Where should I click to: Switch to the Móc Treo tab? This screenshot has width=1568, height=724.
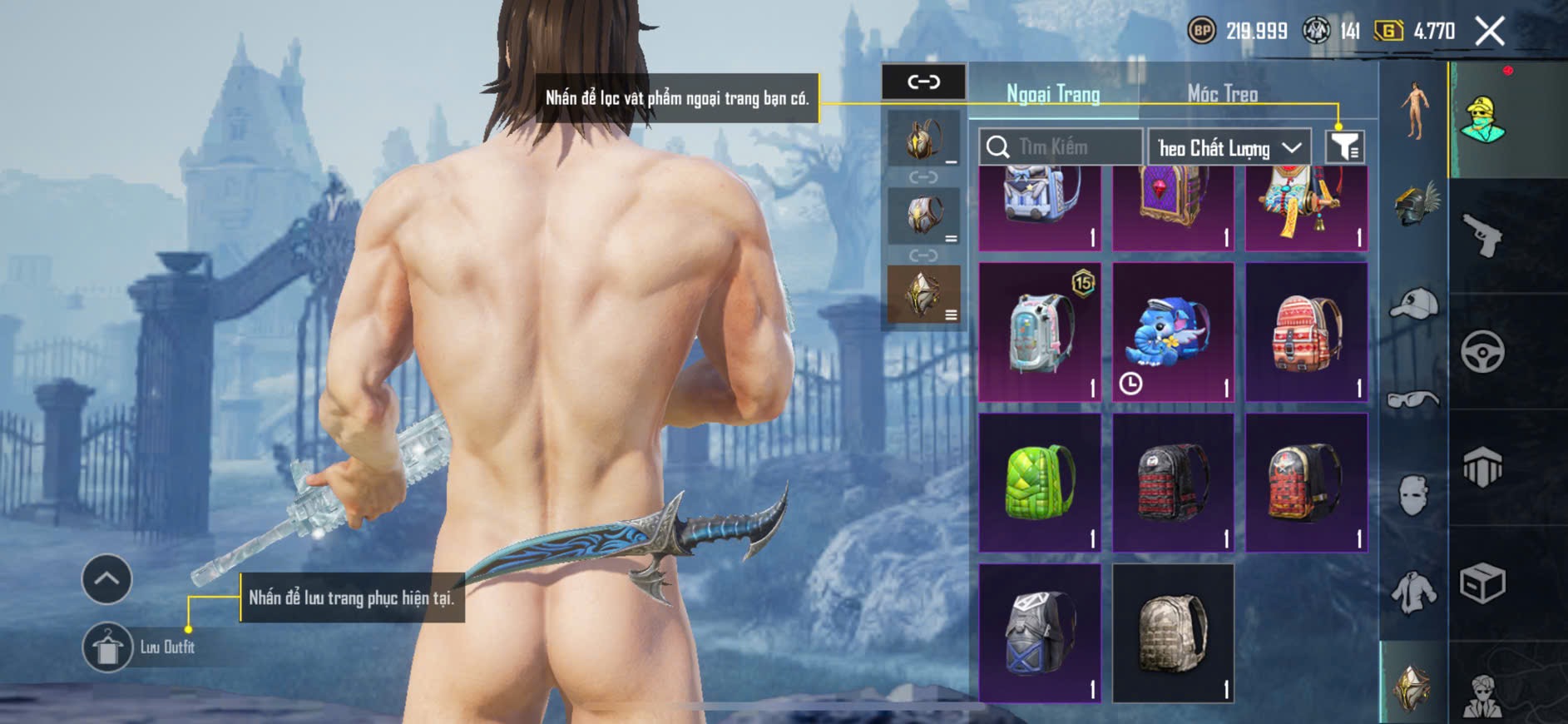(x=1222, y=94)
